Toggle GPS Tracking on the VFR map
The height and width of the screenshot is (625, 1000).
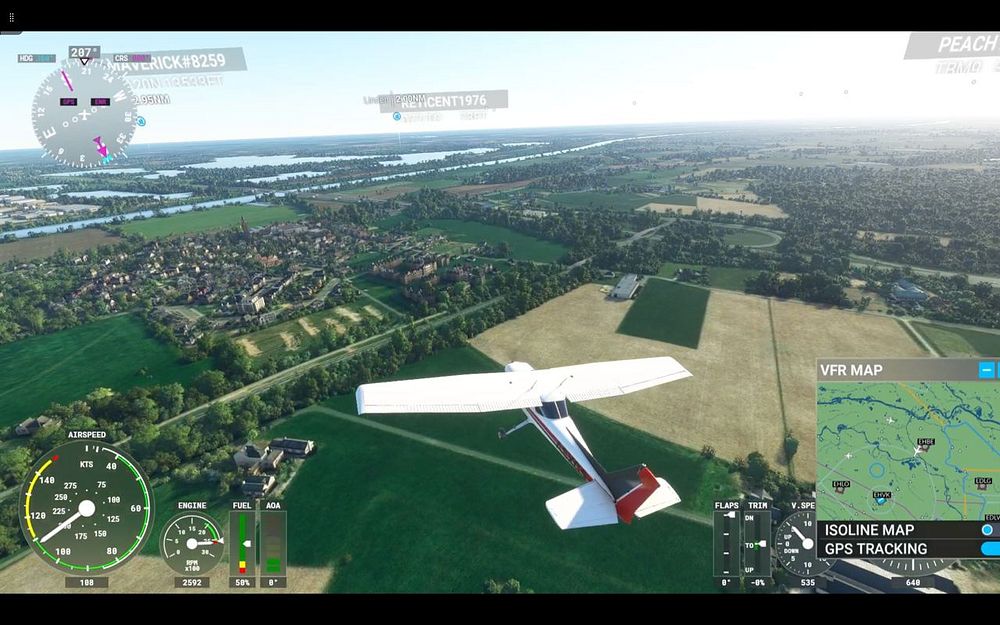989,548
